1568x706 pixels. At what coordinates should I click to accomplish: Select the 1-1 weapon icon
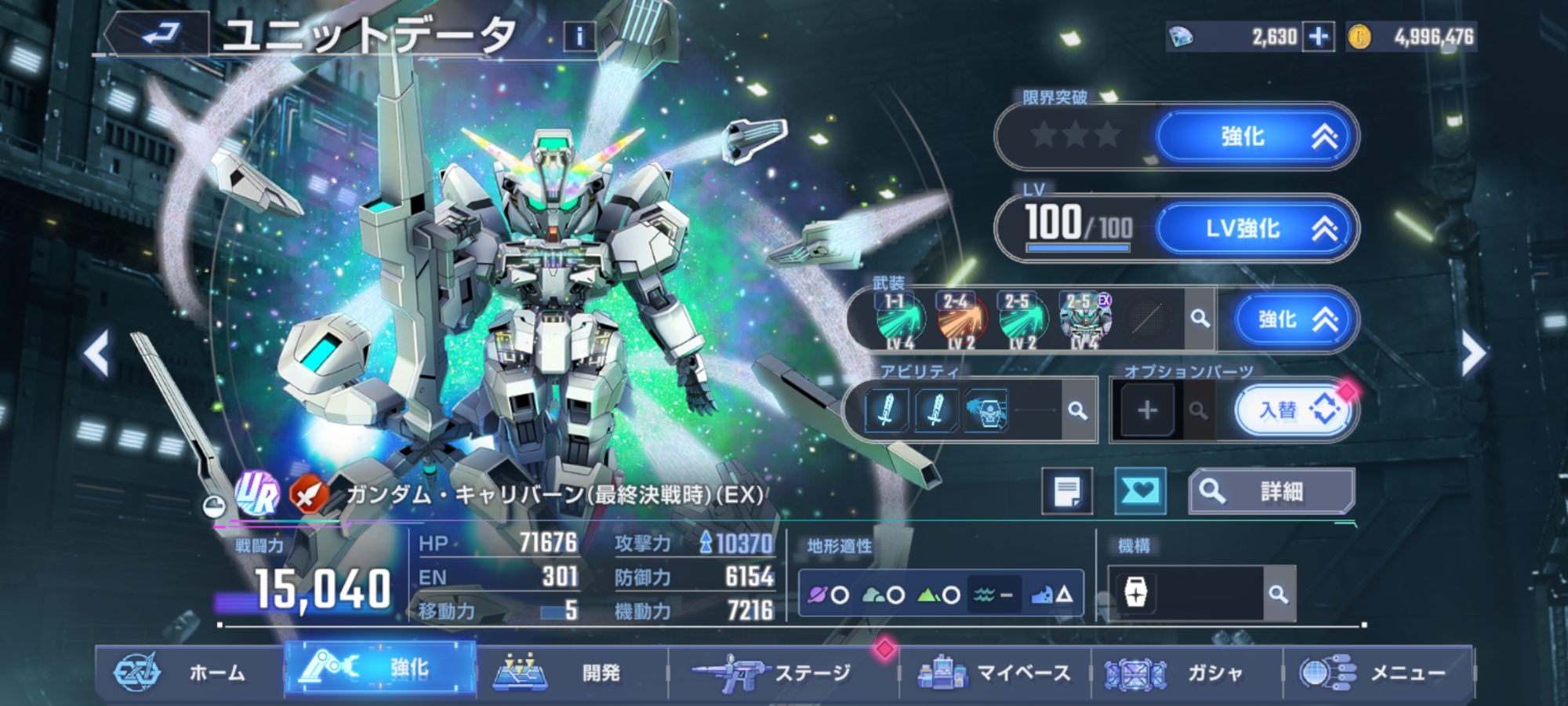tap(898, 320)
